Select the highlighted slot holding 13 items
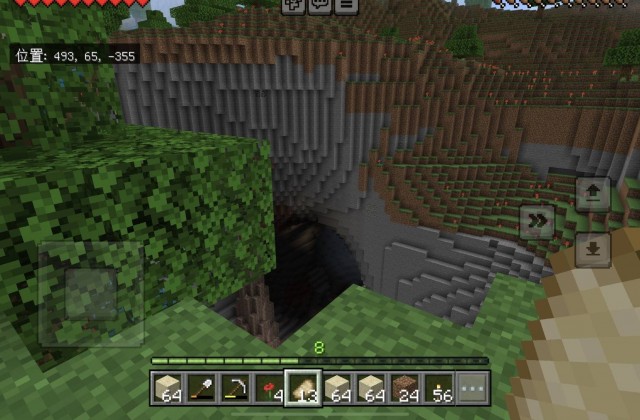This screenshot has height=420, width=640. click(302, 388)
